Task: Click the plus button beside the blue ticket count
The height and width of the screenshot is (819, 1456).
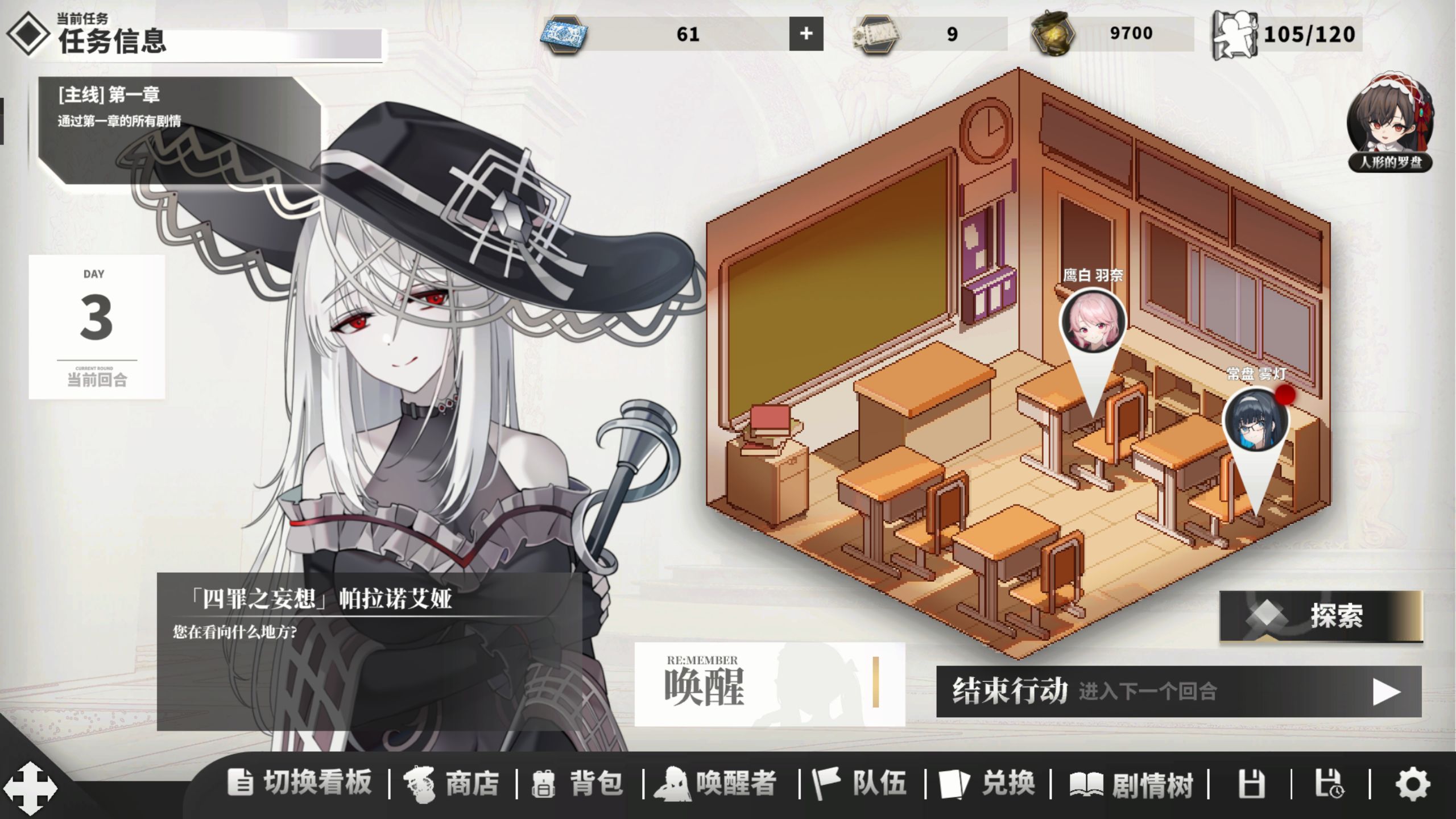Action: point(806,34)
